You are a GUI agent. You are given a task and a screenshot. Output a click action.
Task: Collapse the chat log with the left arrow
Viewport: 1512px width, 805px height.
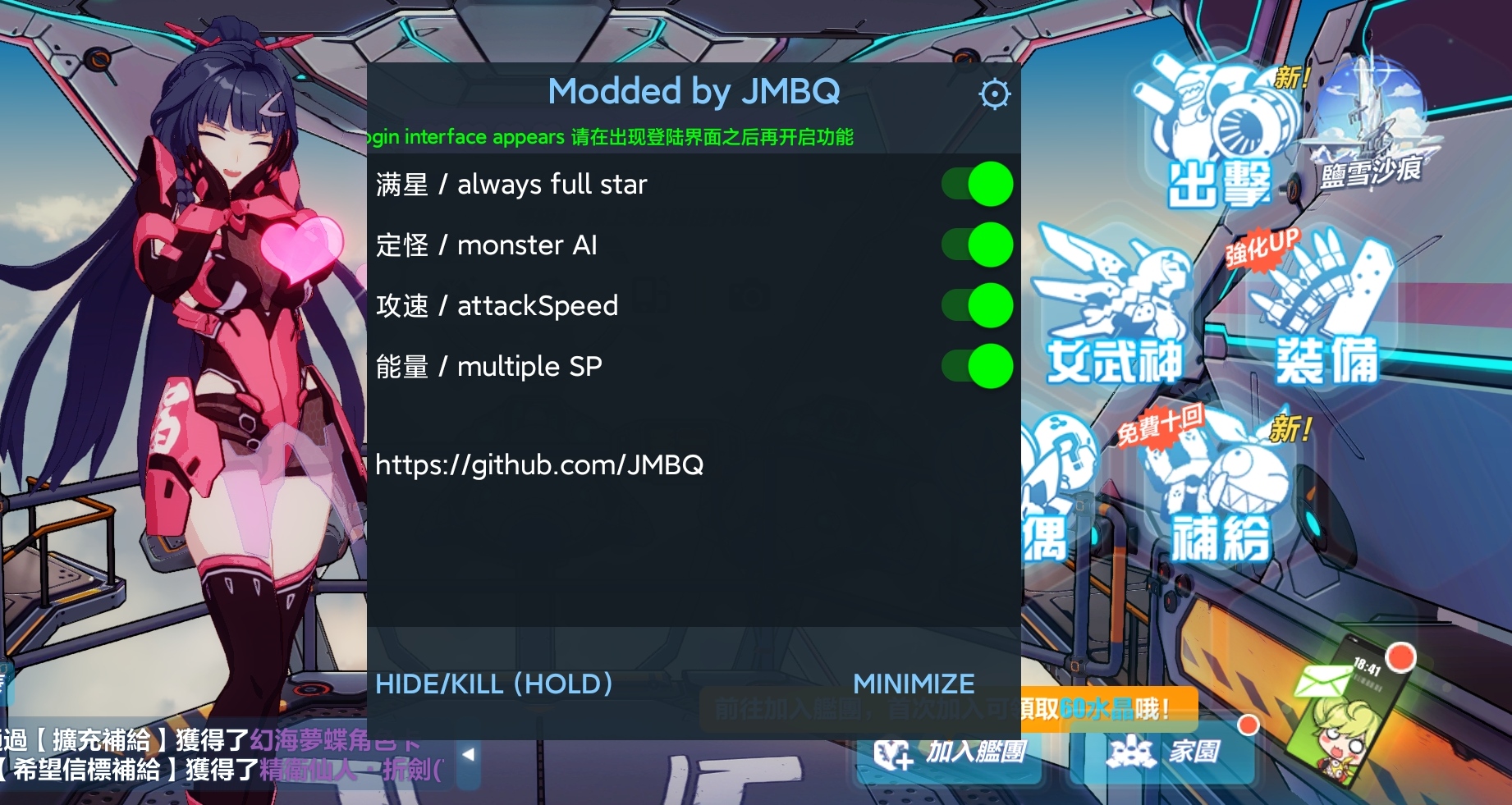(468, 755)
